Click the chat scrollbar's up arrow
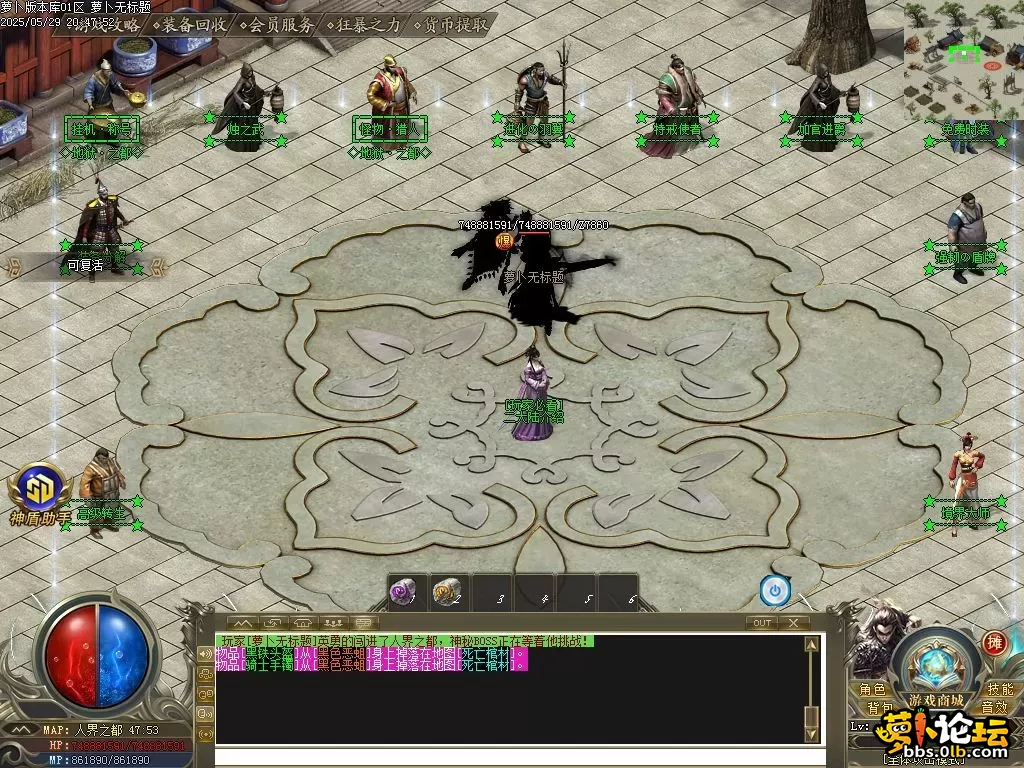Image resolution: width=1024 pixels, height=768 pixels. click(x=811, y=643)
